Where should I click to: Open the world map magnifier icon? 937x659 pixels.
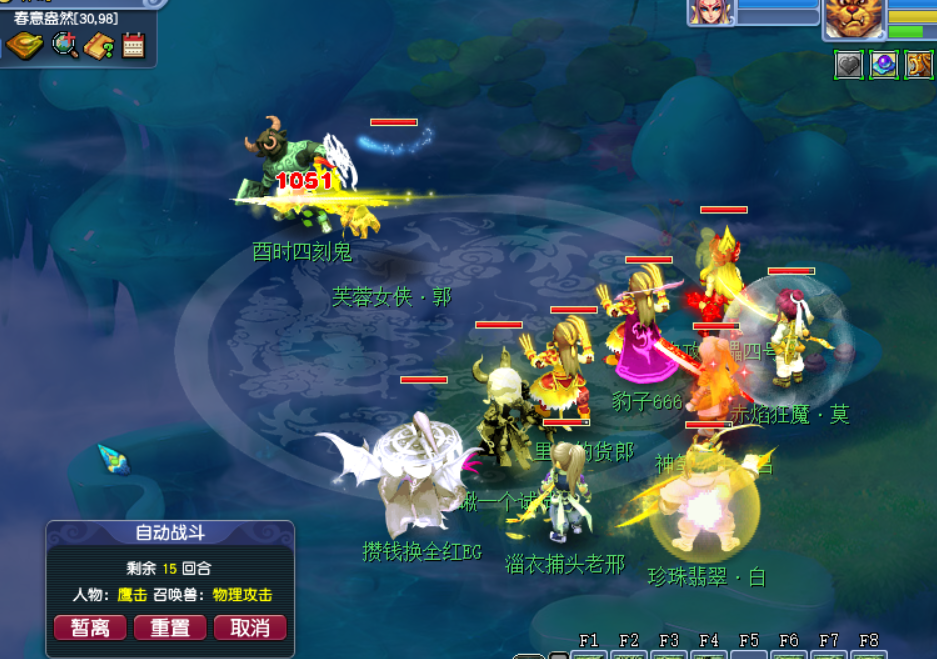pyautogui.click(x=65, y=45)
